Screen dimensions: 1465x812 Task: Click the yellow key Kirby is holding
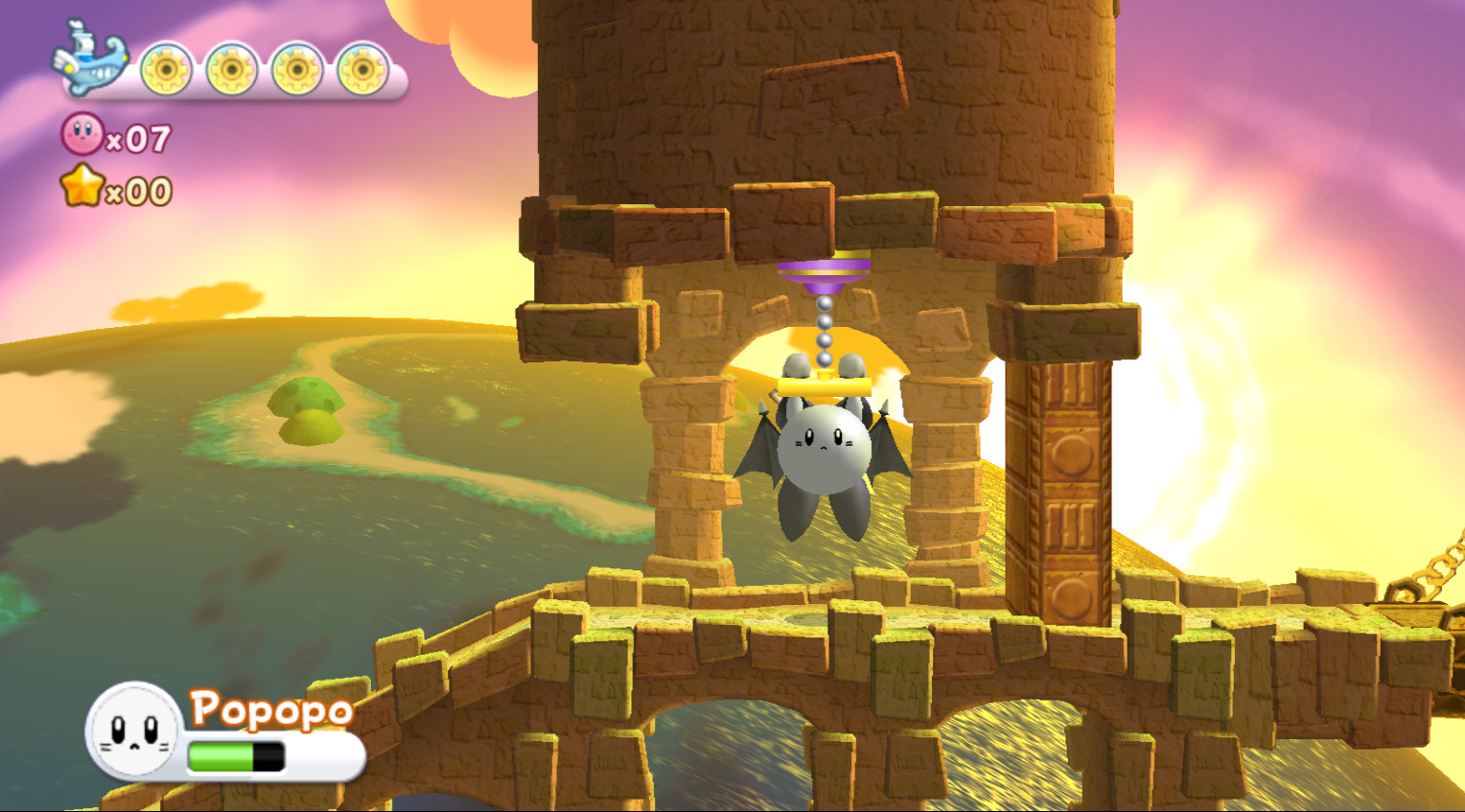pyautogui.click(x=826, y=384)
